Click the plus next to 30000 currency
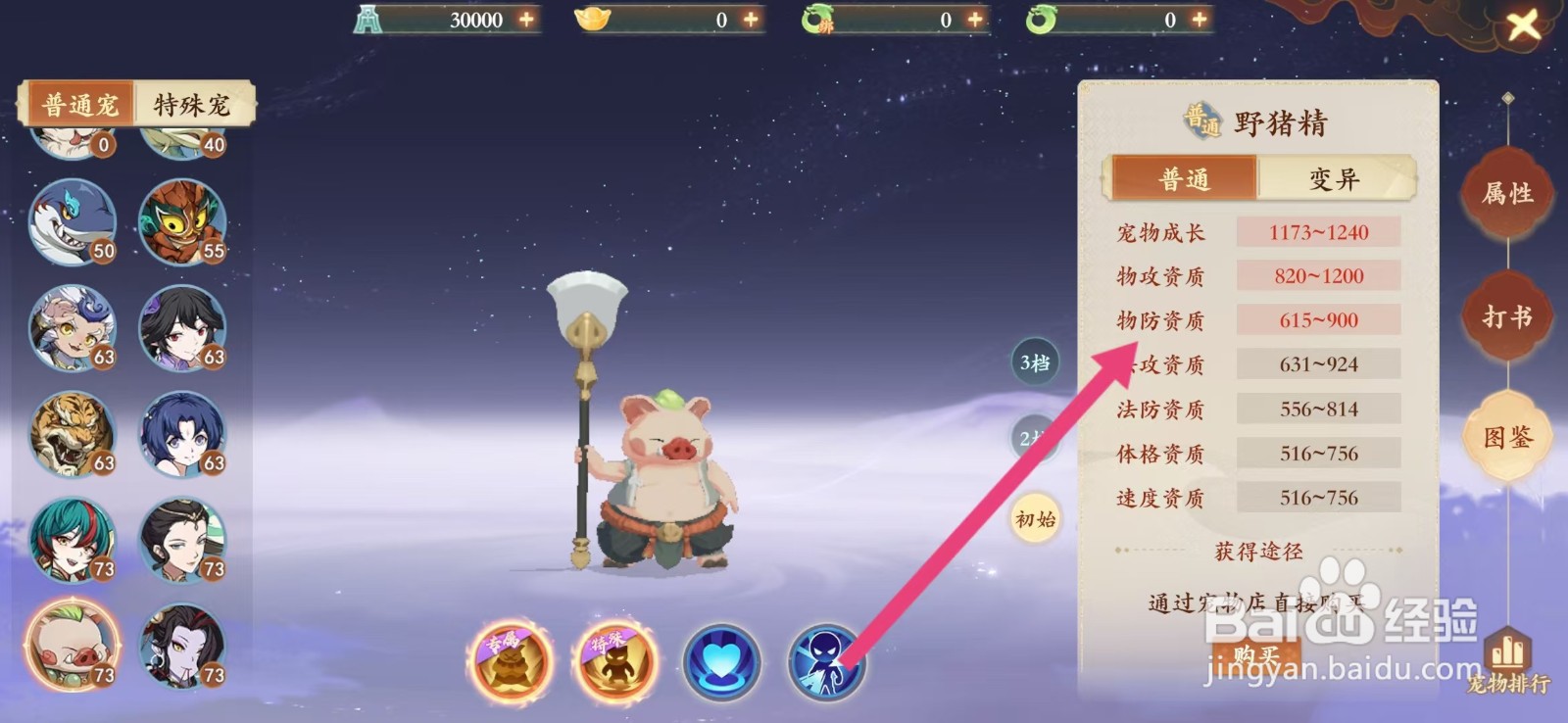Viewport: 1568px width, 723px height. [526, 18]
